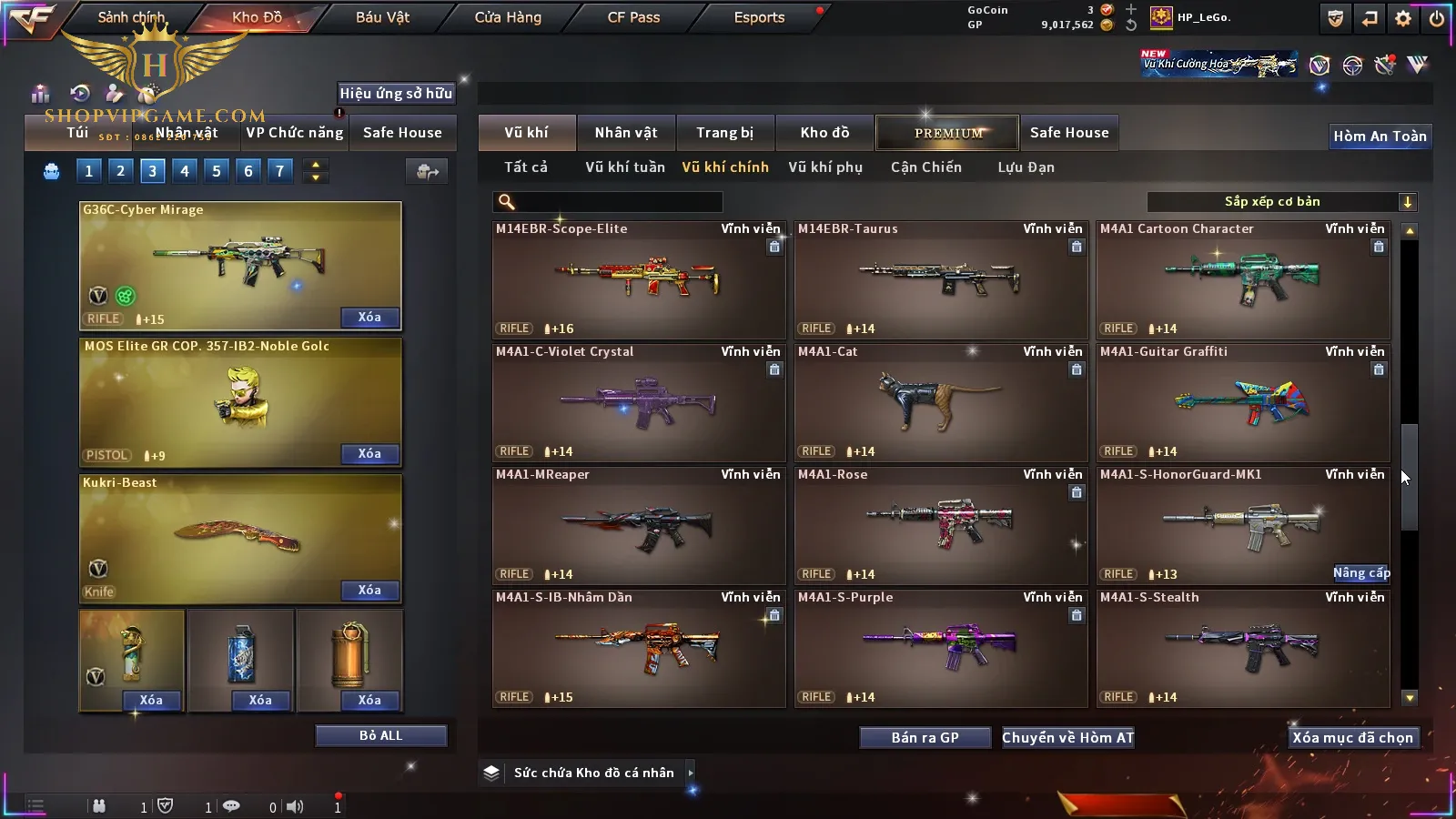Select bag slot number 5
This screenshot has height=819, width=1456.
coord(217,170)
